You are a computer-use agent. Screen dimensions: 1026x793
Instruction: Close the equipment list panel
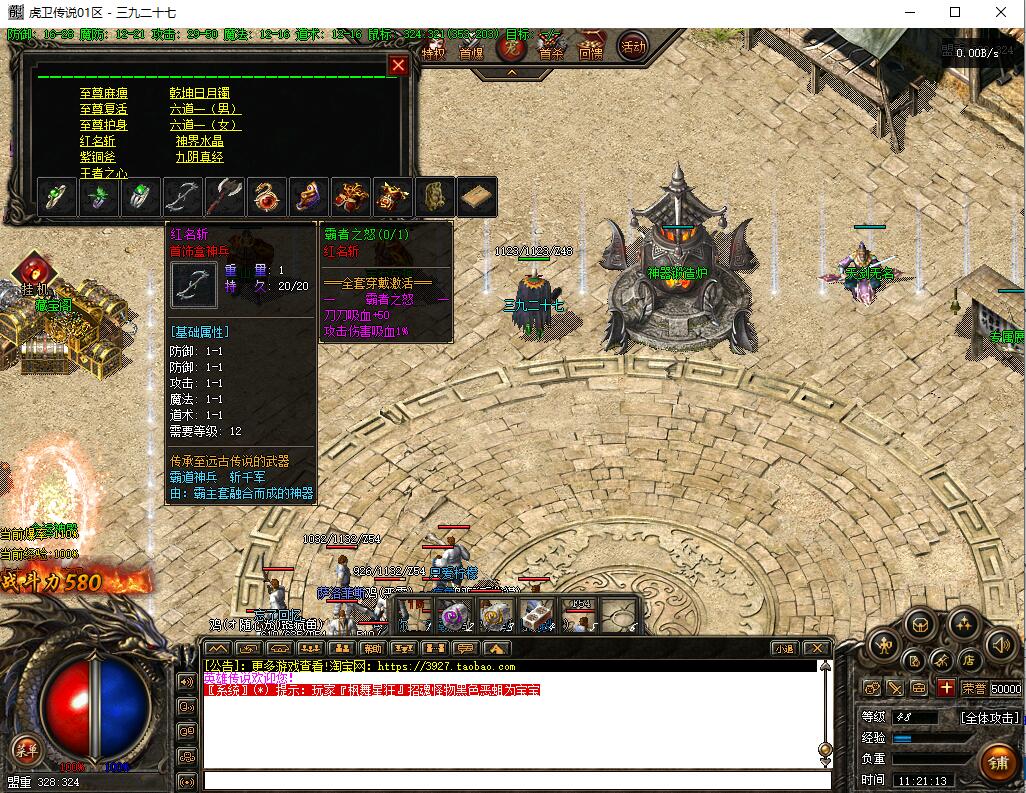click(x=398, y=66)
